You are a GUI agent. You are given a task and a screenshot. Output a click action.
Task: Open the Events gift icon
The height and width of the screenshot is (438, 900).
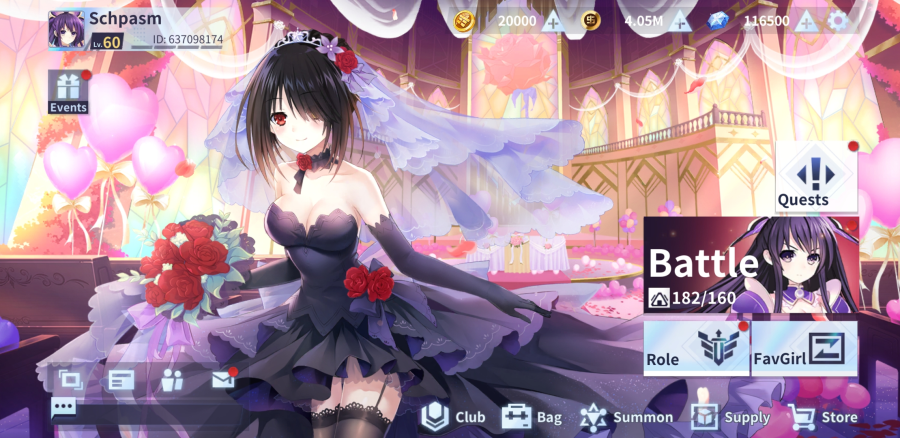click(x=68, y=92)
